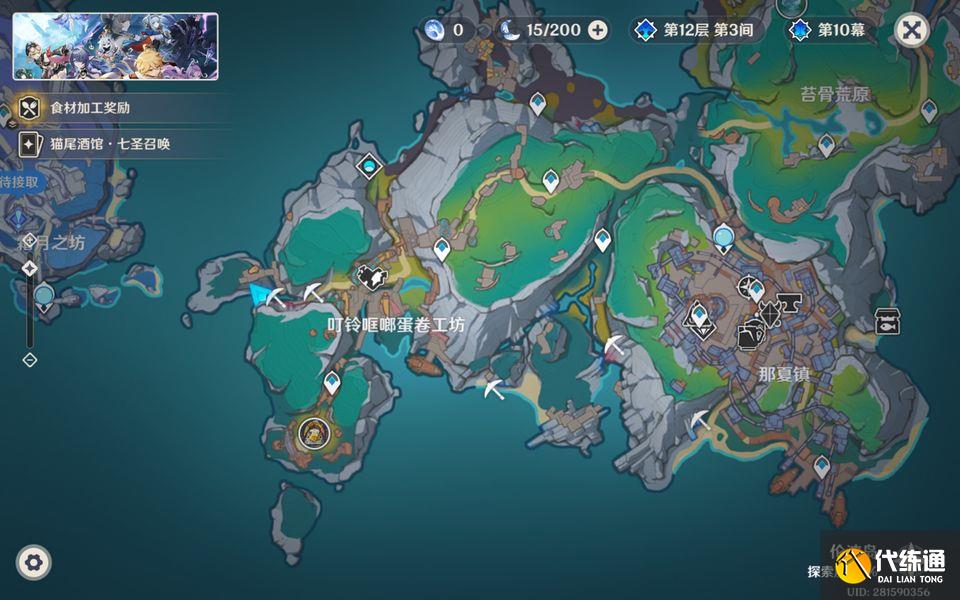The image size is (960, 600).
Task: Select the cyan player arrow marker
Action: coord(263,294)
